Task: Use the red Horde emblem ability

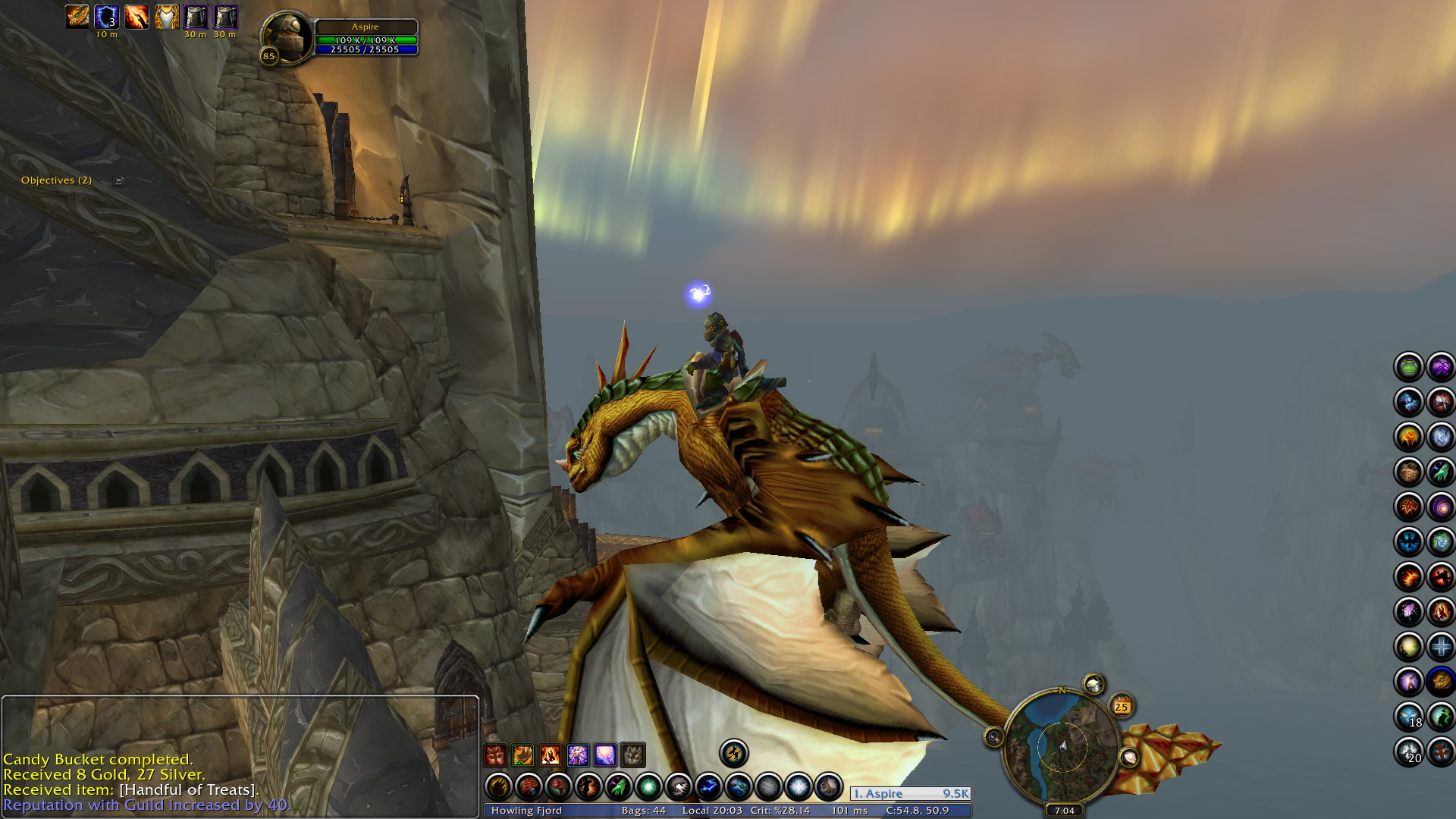Action: [1409, 507]
